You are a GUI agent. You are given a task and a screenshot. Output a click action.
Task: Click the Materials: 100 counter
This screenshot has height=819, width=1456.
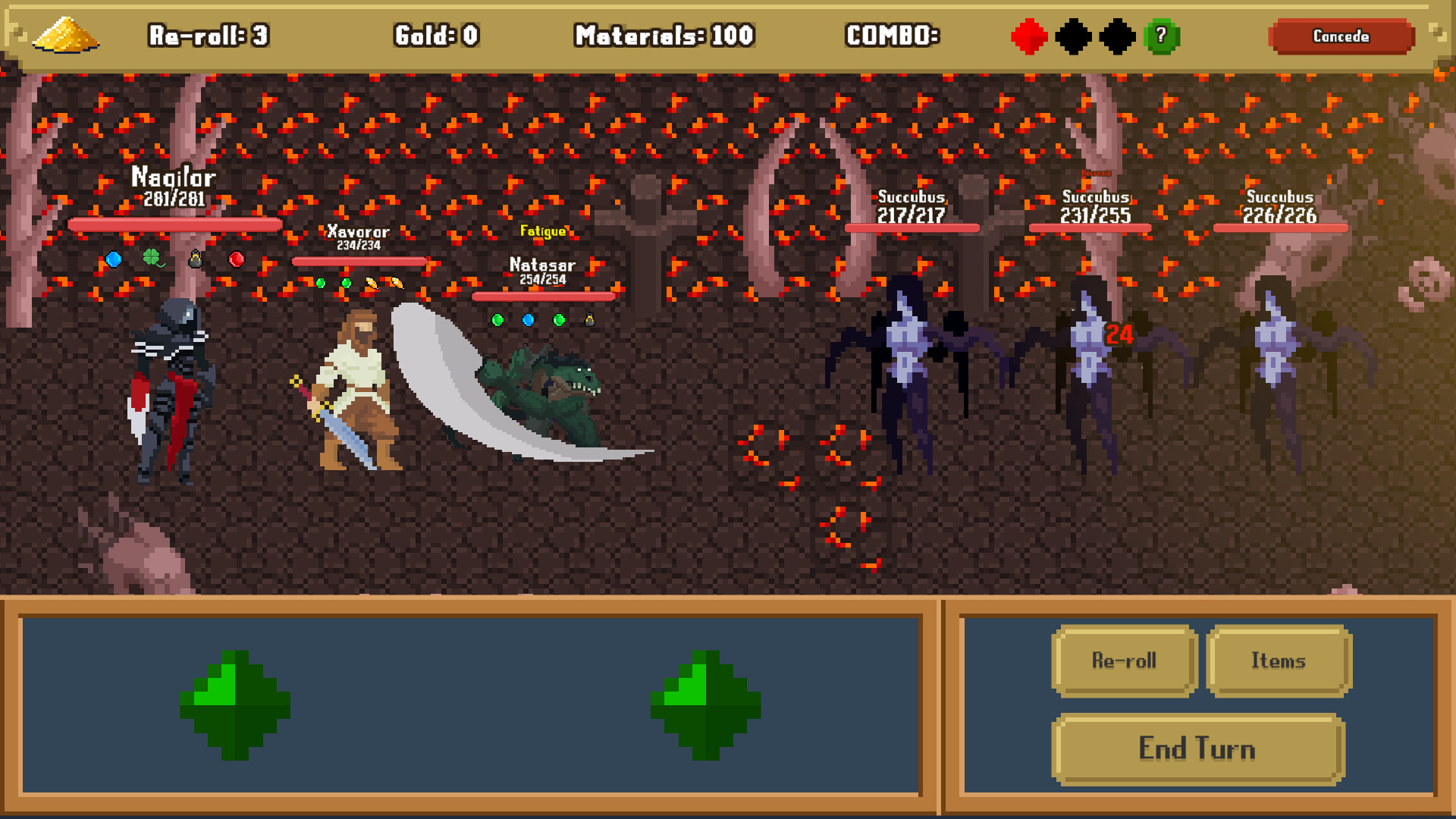tap(664, 35)
